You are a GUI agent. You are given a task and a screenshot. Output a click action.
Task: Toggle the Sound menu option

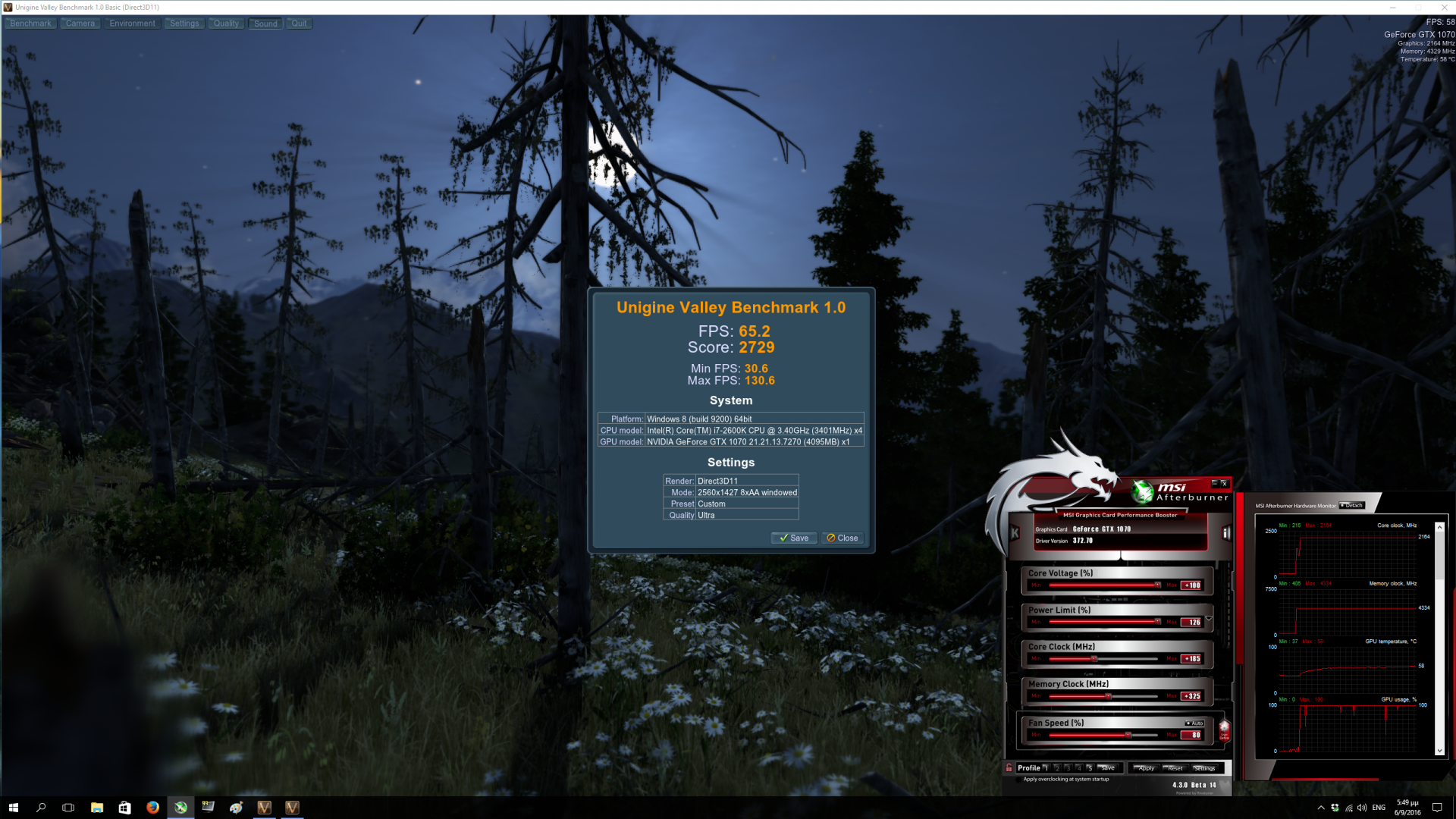[x=265, y=24]
